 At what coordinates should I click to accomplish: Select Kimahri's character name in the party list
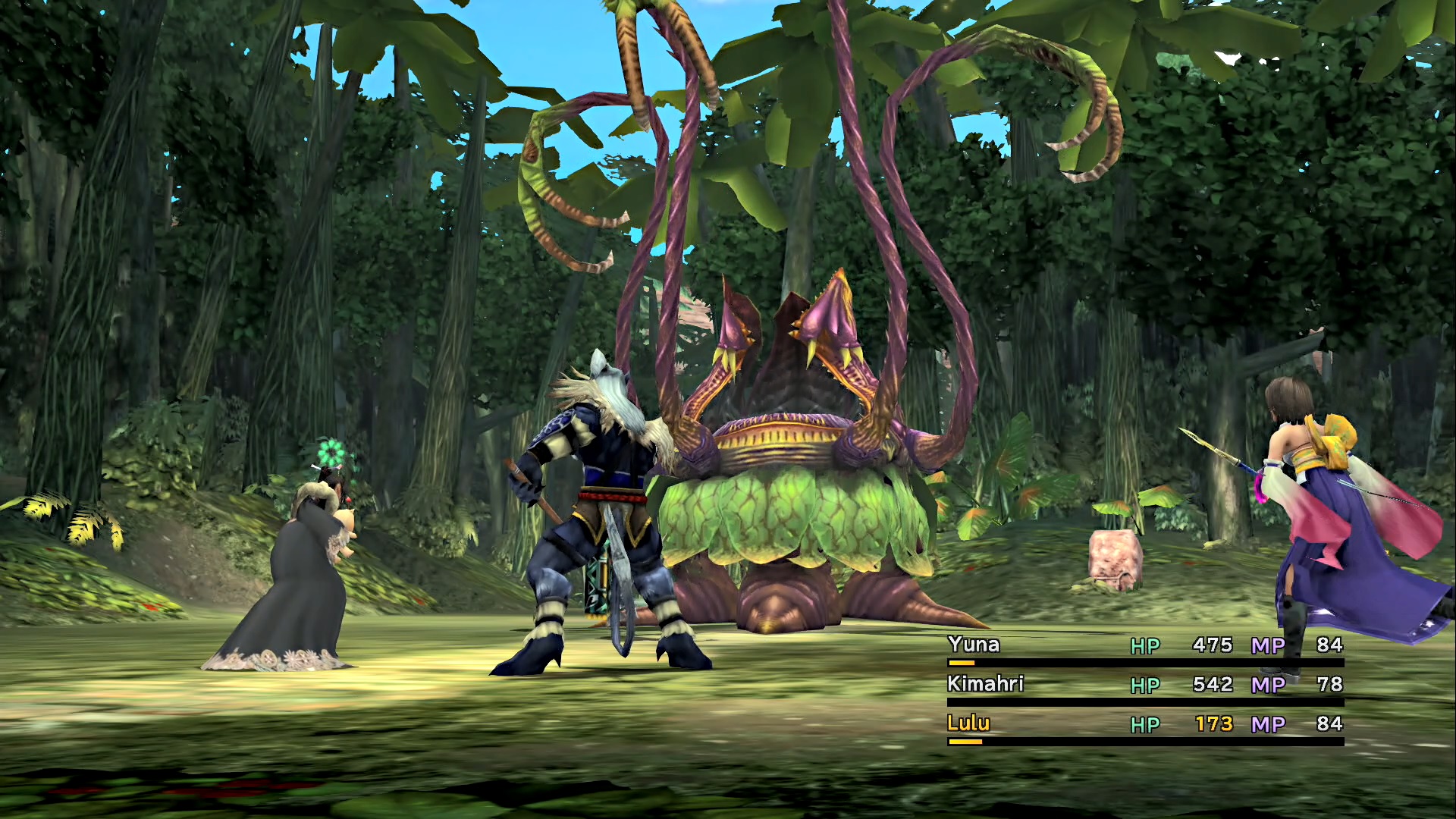point(986,685)
